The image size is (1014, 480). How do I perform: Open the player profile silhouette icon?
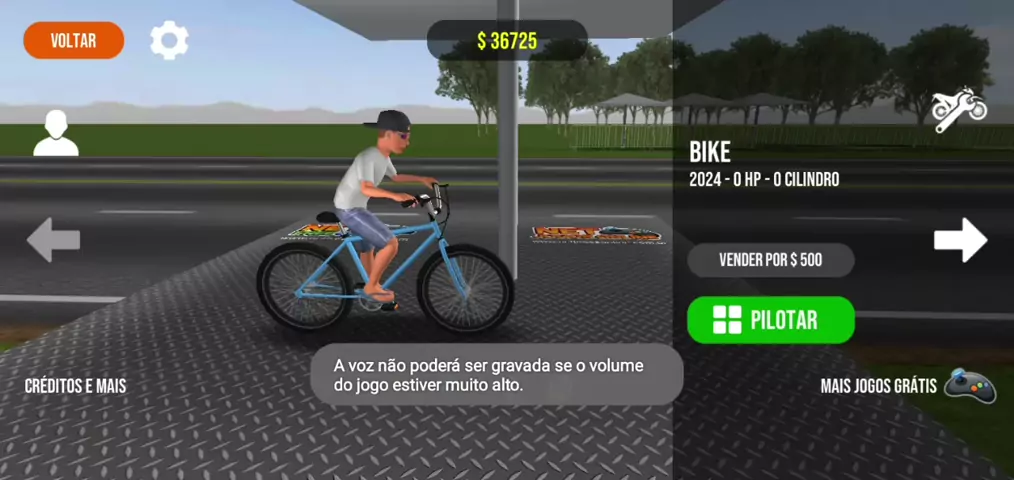[56, 134]
